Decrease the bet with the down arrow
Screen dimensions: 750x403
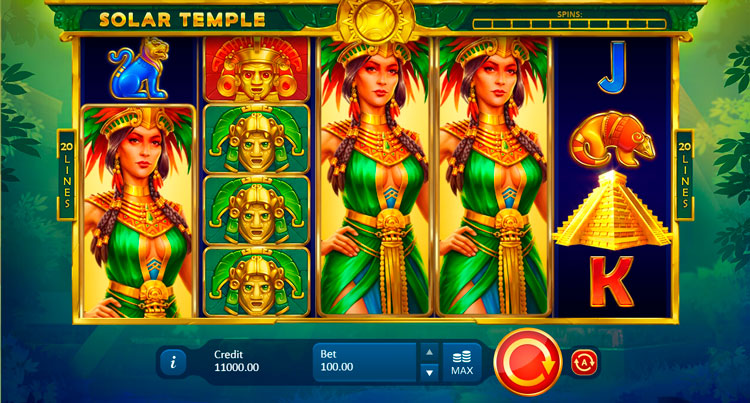(x=428, y=372)
